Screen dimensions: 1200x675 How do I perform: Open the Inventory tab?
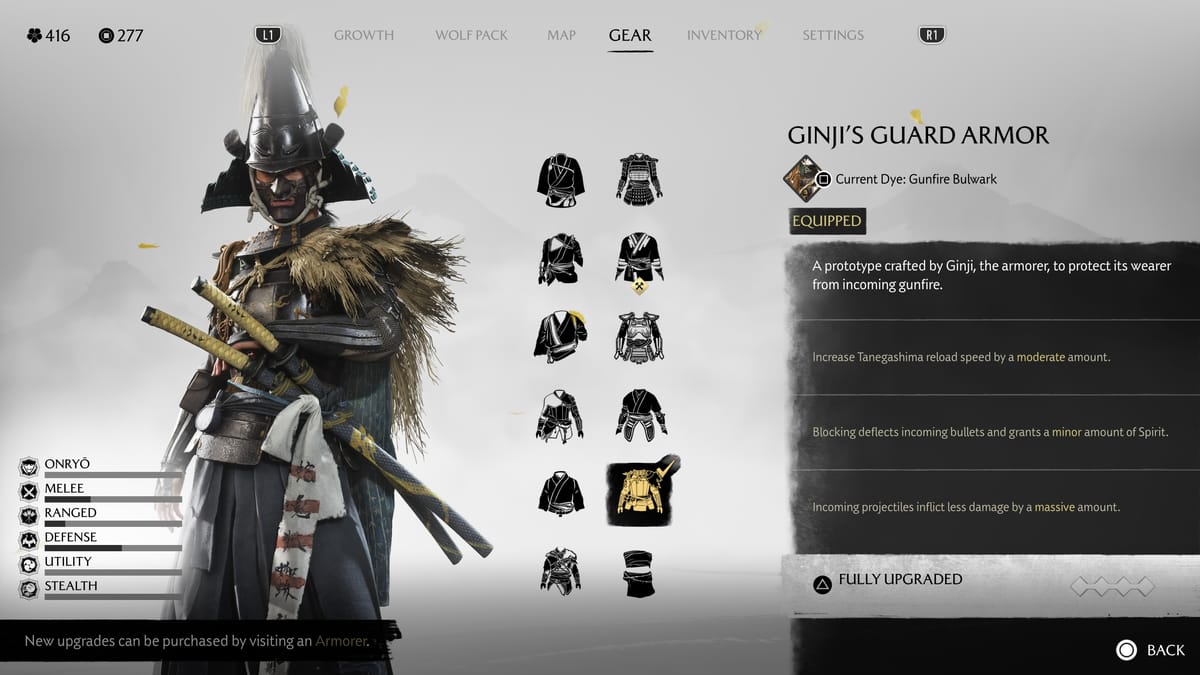coord(723,35)
